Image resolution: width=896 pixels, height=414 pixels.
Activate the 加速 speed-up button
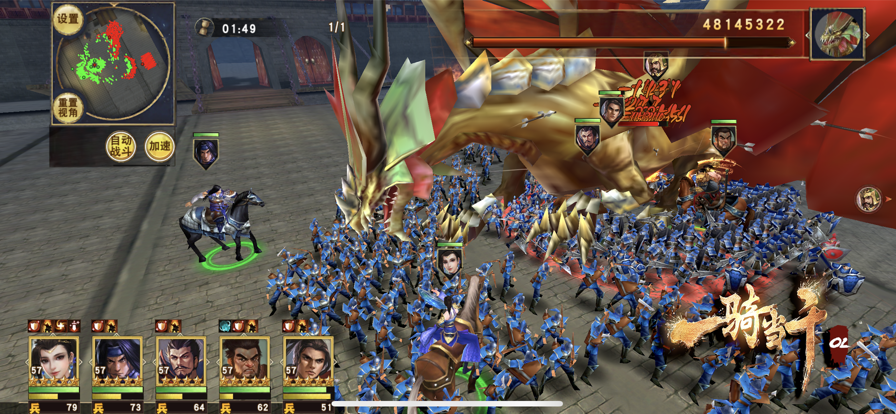(159, 147)
